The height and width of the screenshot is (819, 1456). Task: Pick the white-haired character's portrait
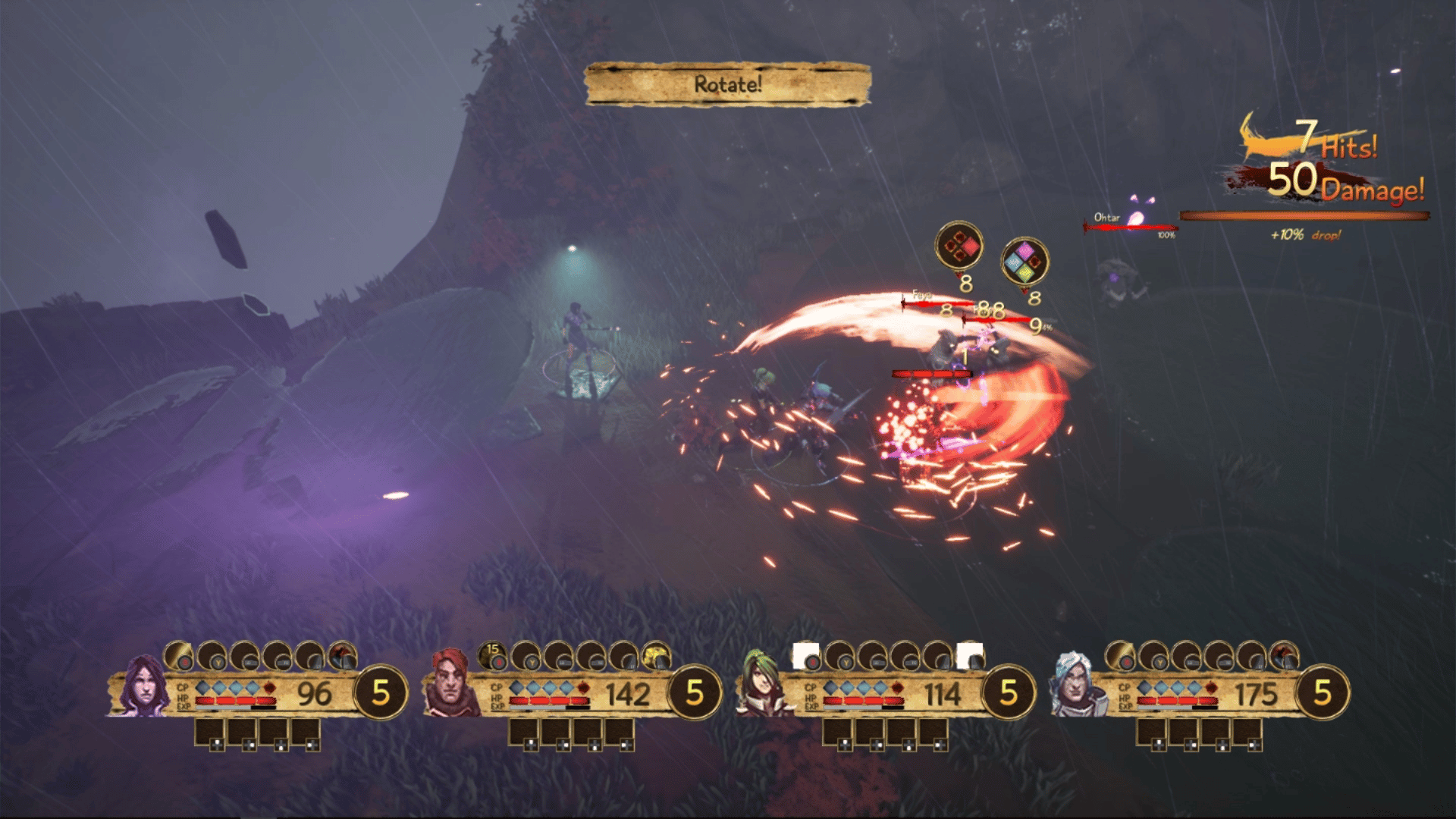pos(1075,686)
